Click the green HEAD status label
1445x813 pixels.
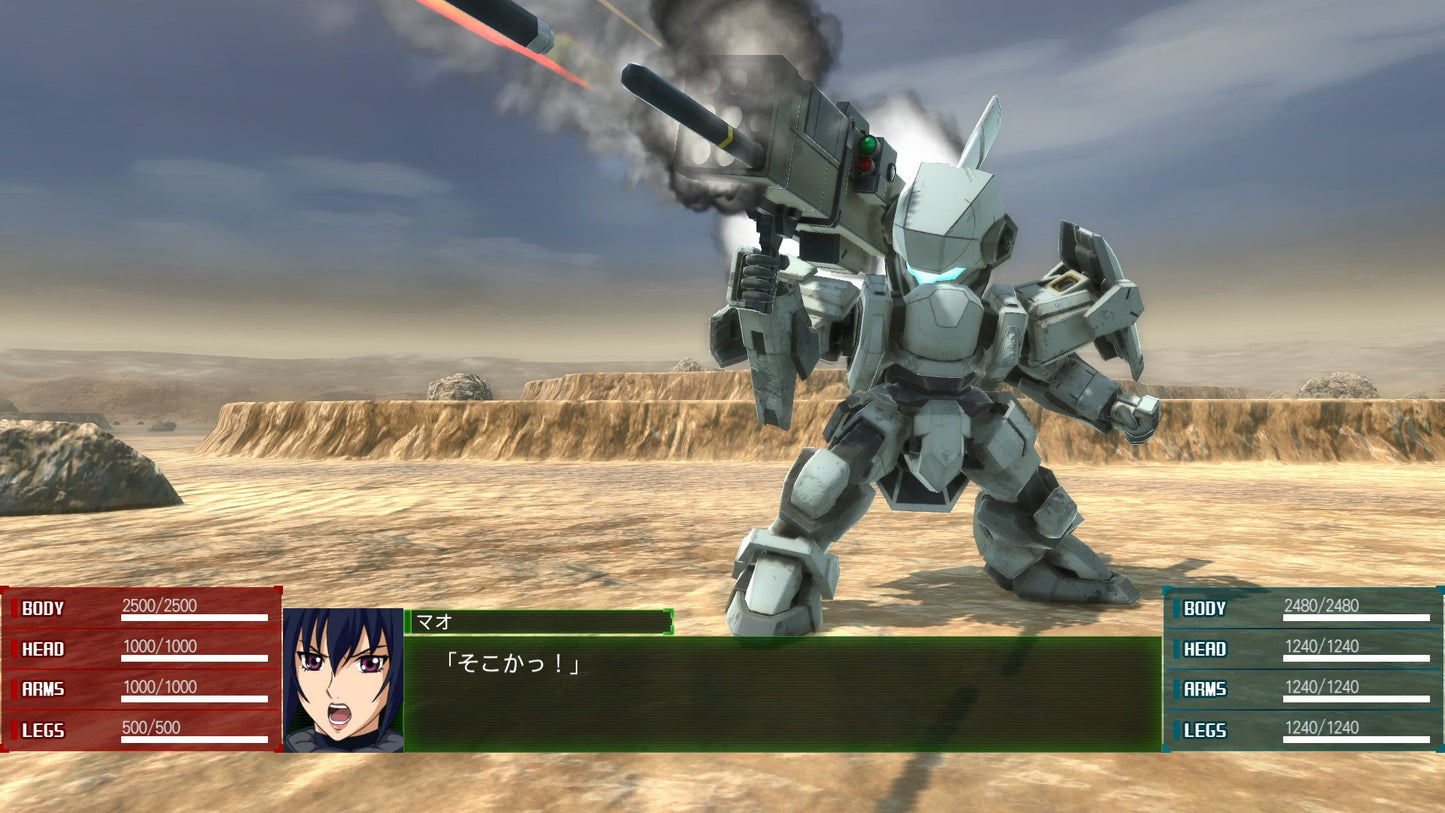[x=1203, y=649]
